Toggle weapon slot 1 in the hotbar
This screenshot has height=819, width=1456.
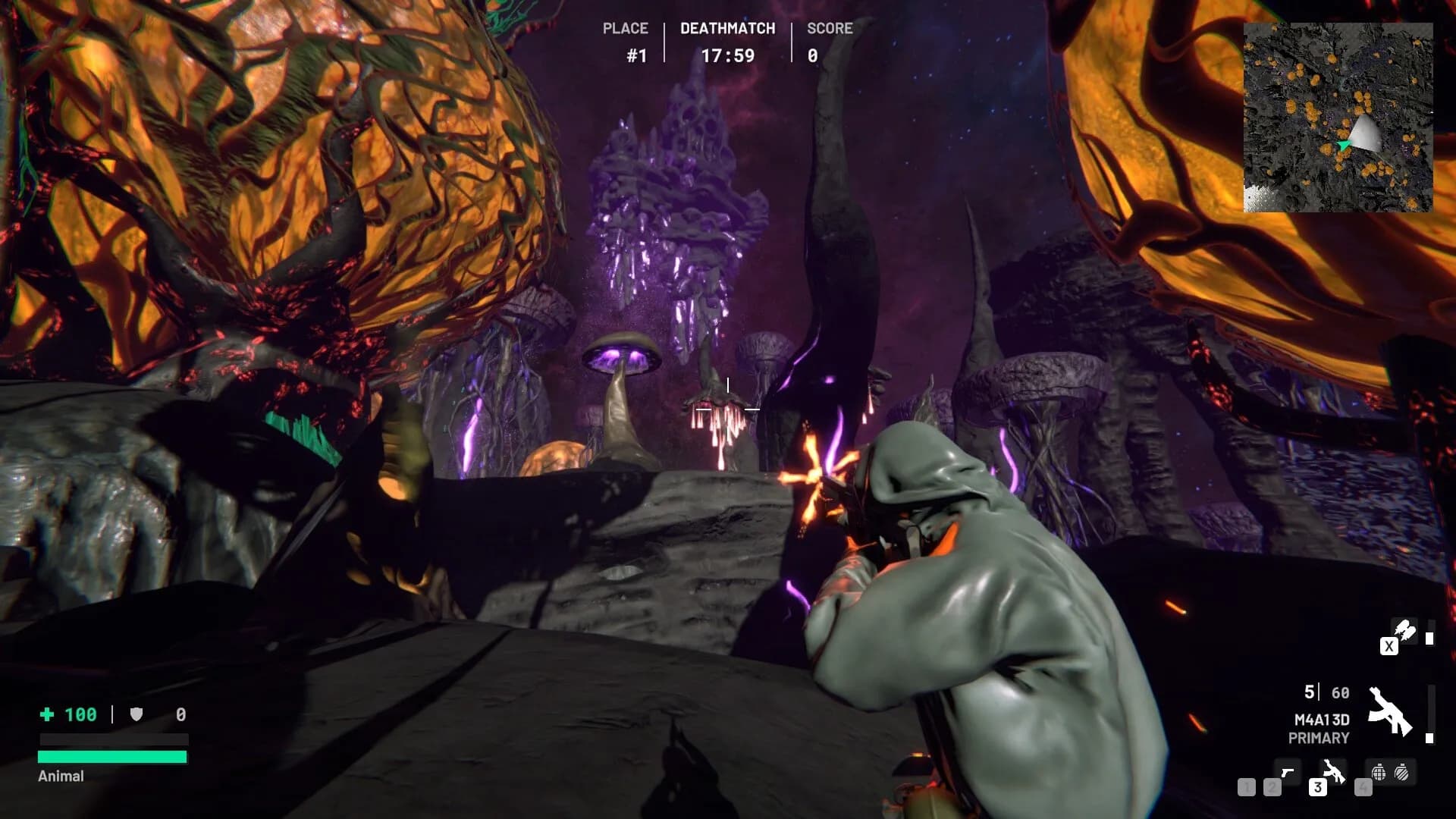coord(1247,789)
